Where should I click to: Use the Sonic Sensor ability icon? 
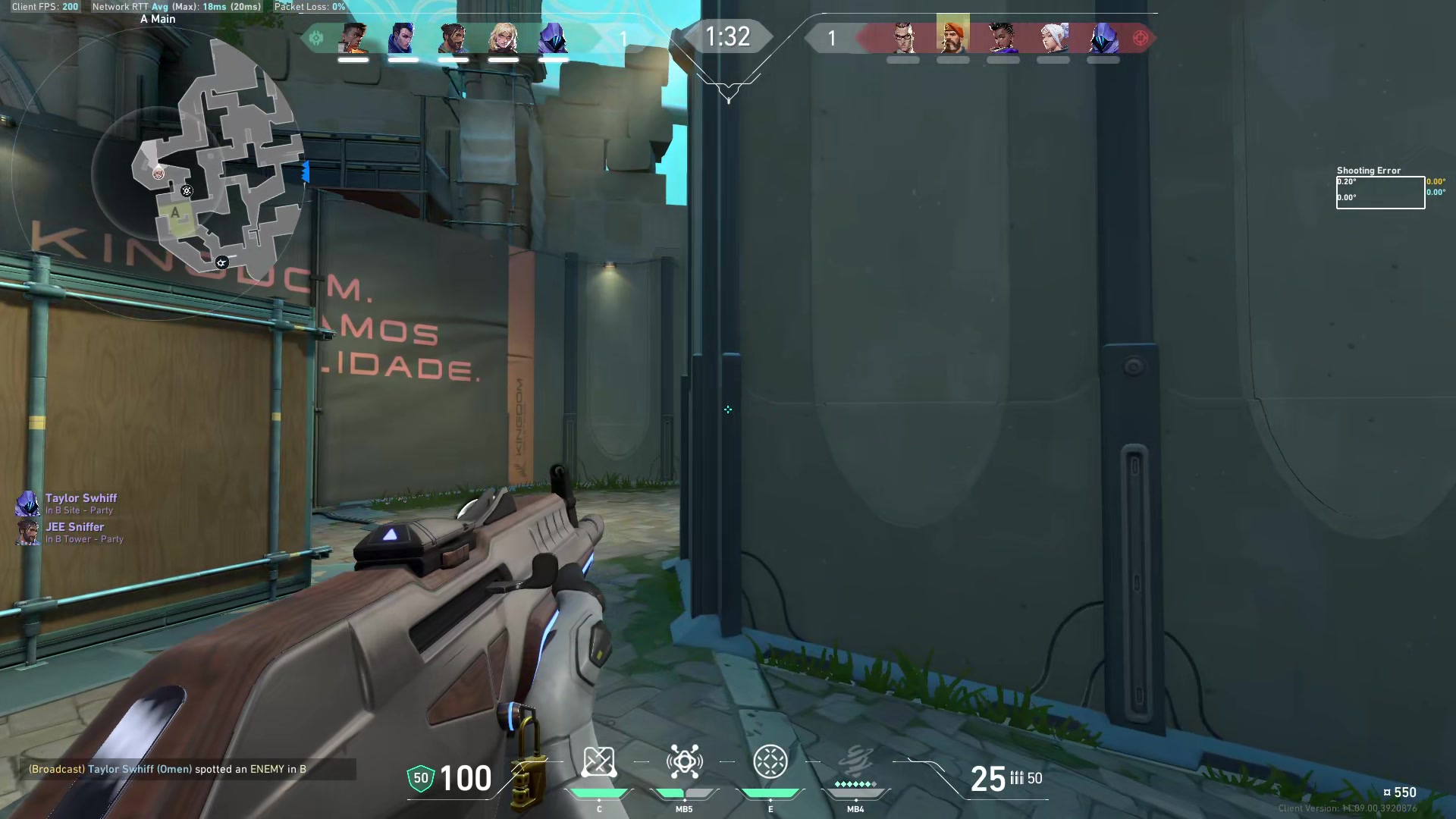pos(684,762)
